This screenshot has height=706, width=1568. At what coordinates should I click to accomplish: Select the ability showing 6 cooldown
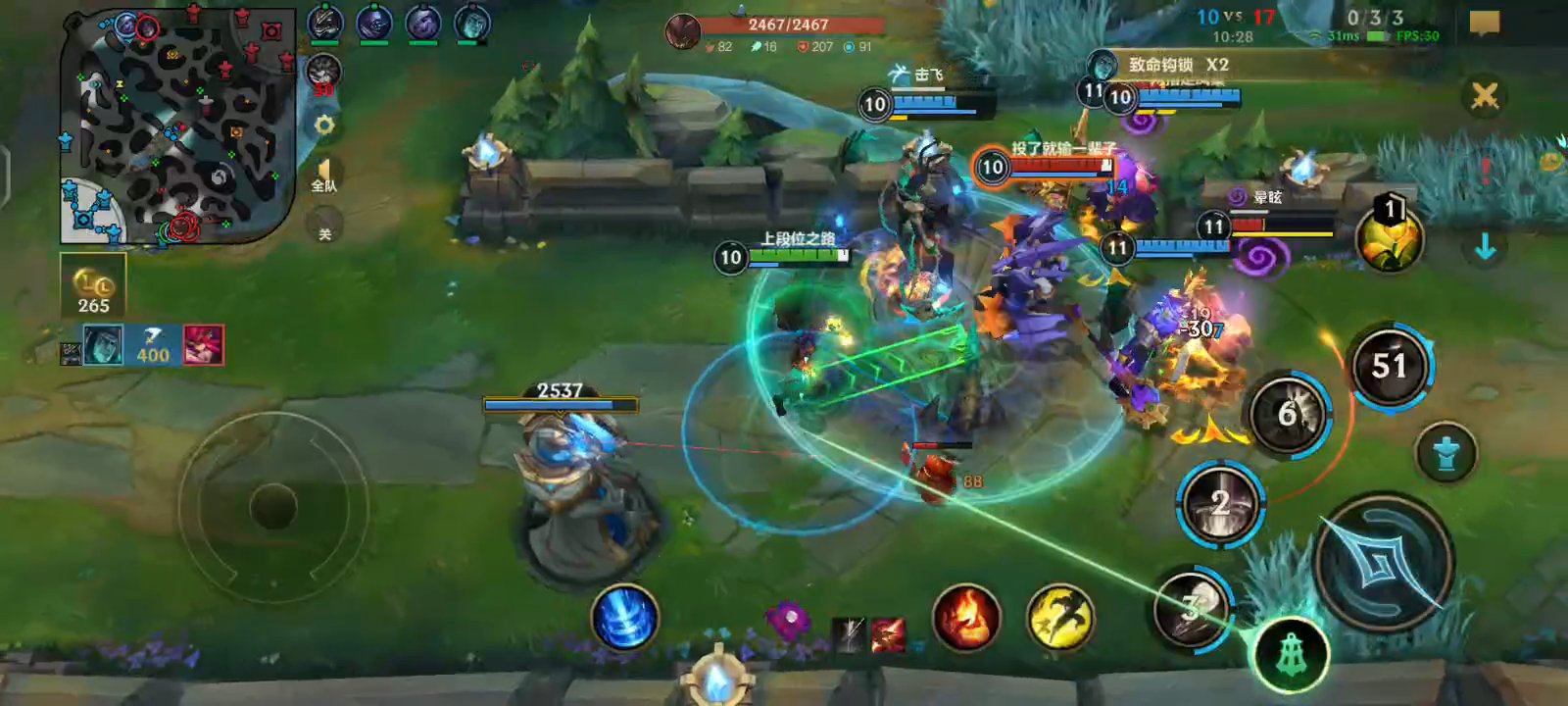point(1289,415)
